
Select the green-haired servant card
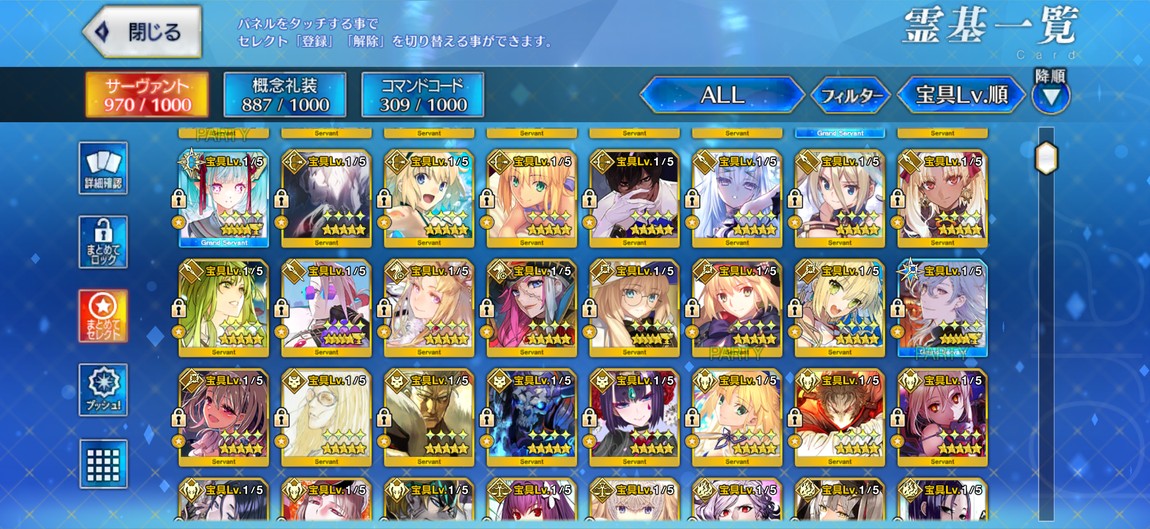(x=223, y=307)
